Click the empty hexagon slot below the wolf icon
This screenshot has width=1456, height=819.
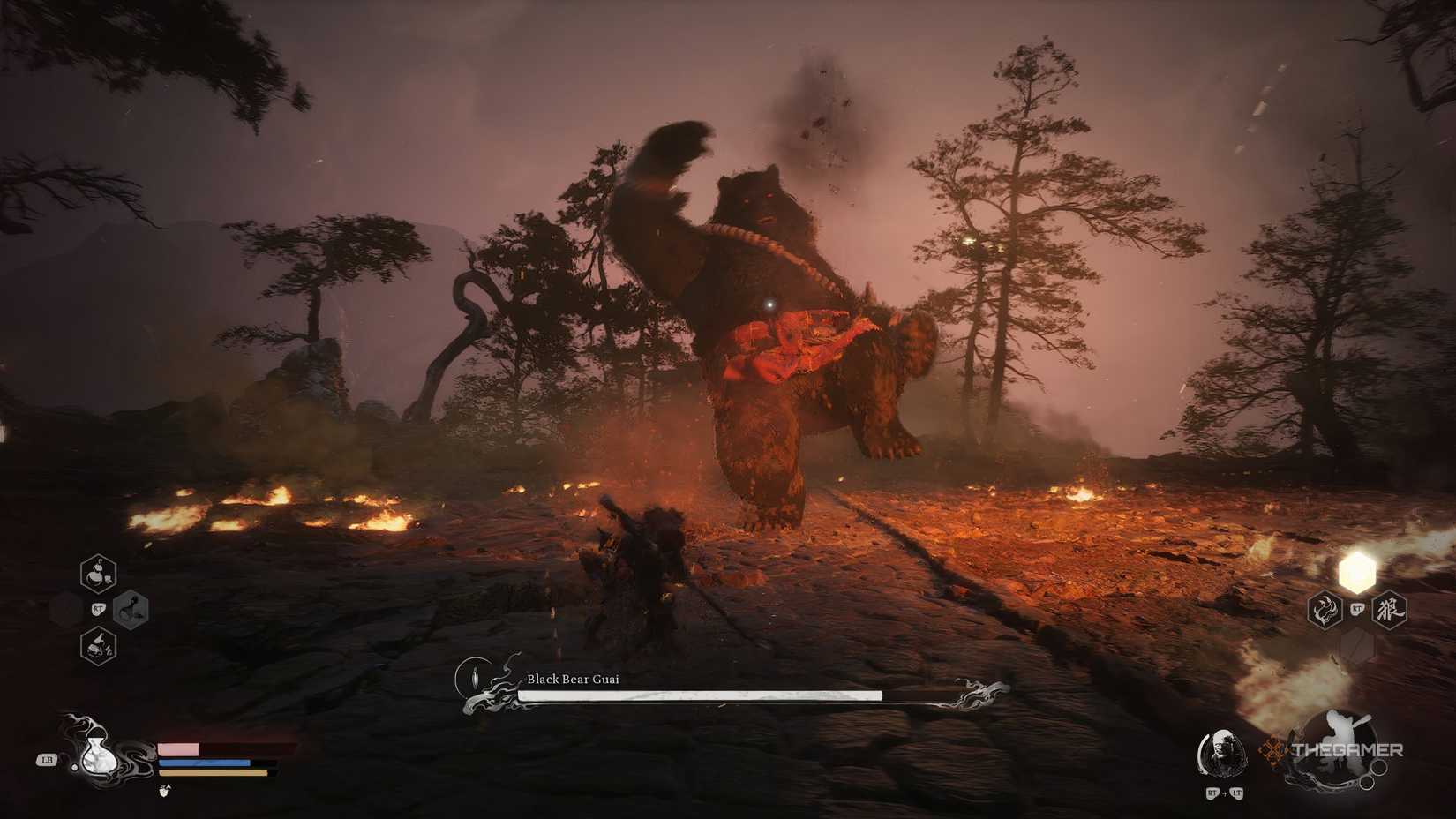(x=1356, y=643)
